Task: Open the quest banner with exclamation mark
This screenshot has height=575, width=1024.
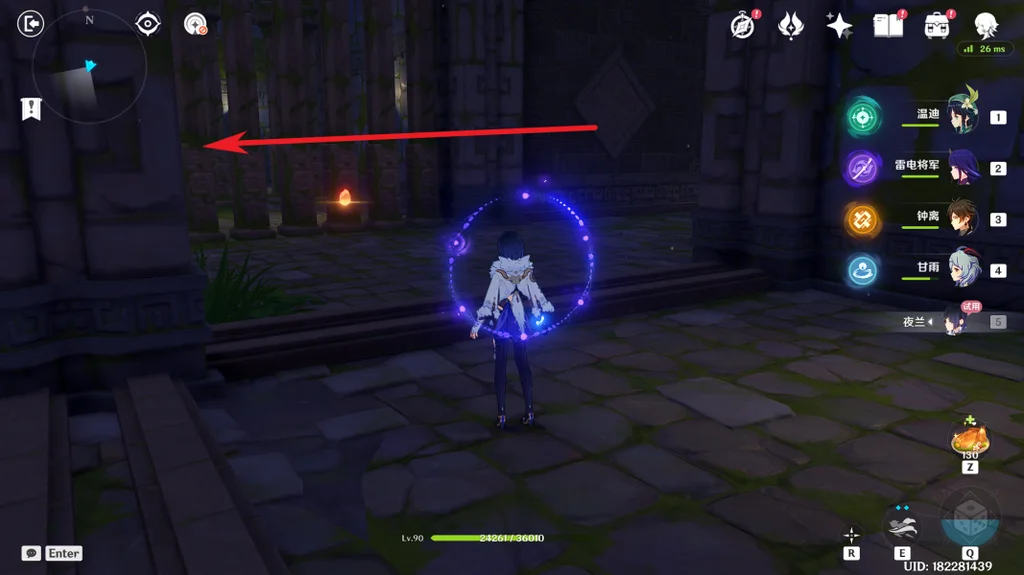Action: pos(31,109)
